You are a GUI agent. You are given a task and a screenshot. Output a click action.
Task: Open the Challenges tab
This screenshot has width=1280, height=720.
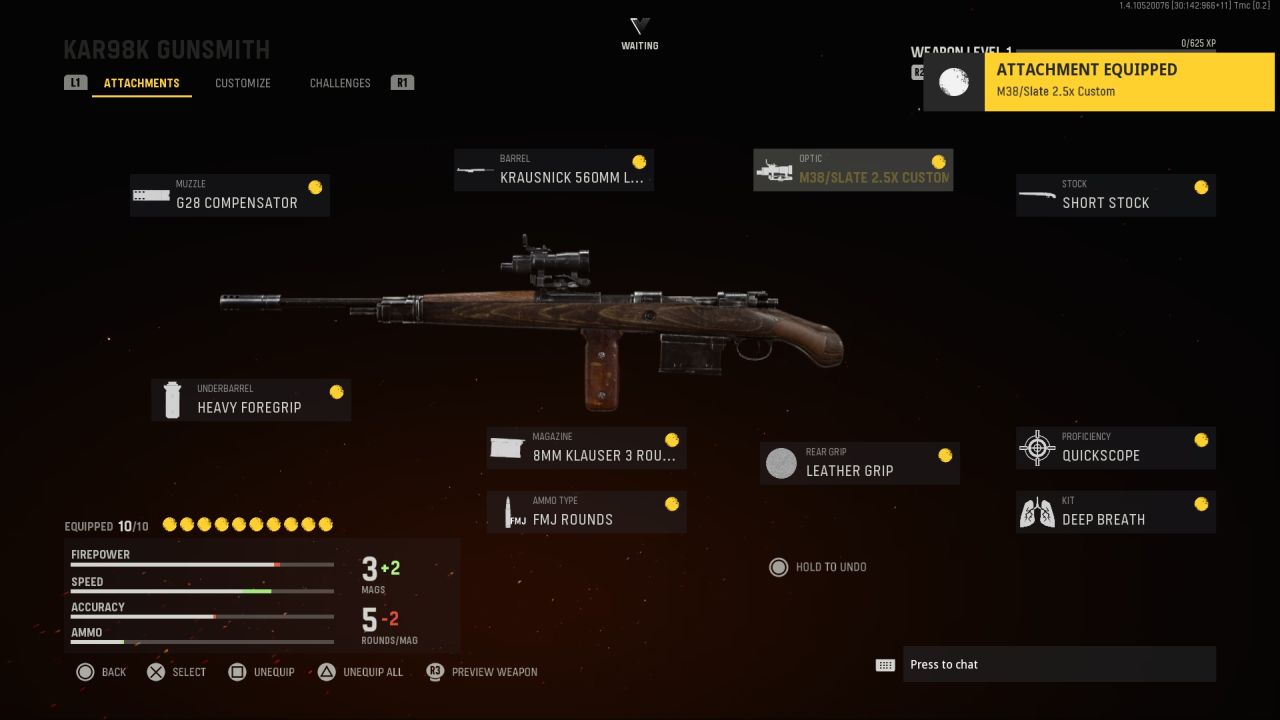[340, 83]
